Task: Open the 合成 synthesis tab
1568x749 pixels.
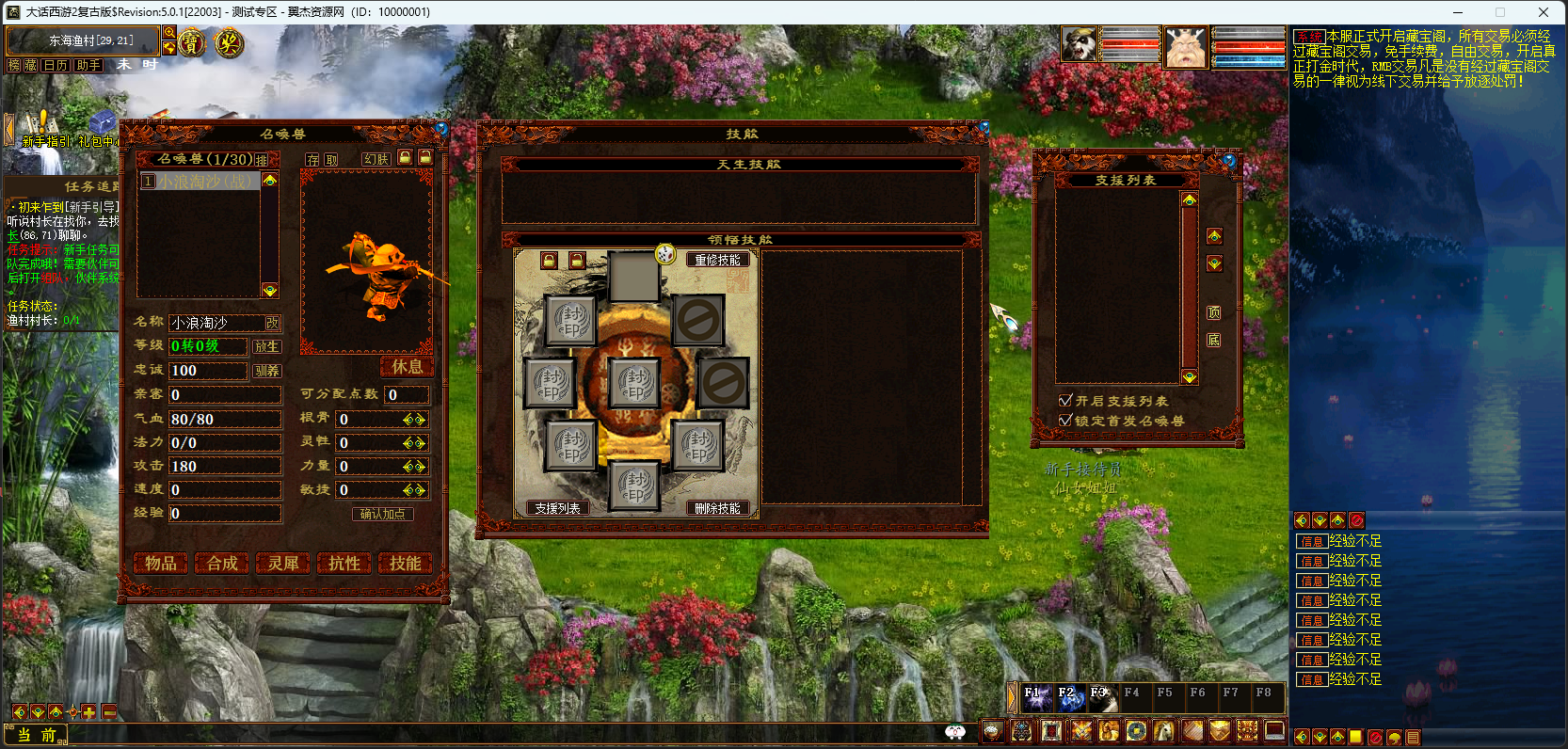Action: tap(222, 563)
